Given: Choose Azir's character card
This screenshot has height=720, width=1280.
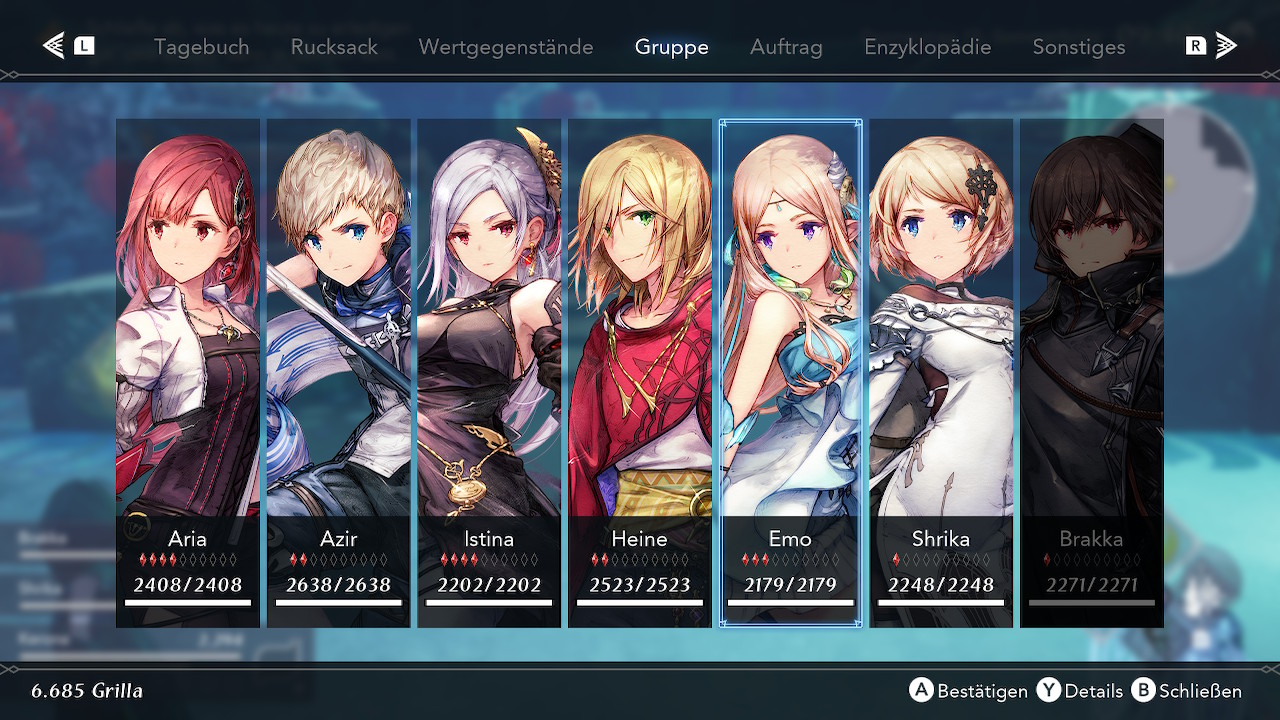Looking at the screenshot, I should (339, 372).
